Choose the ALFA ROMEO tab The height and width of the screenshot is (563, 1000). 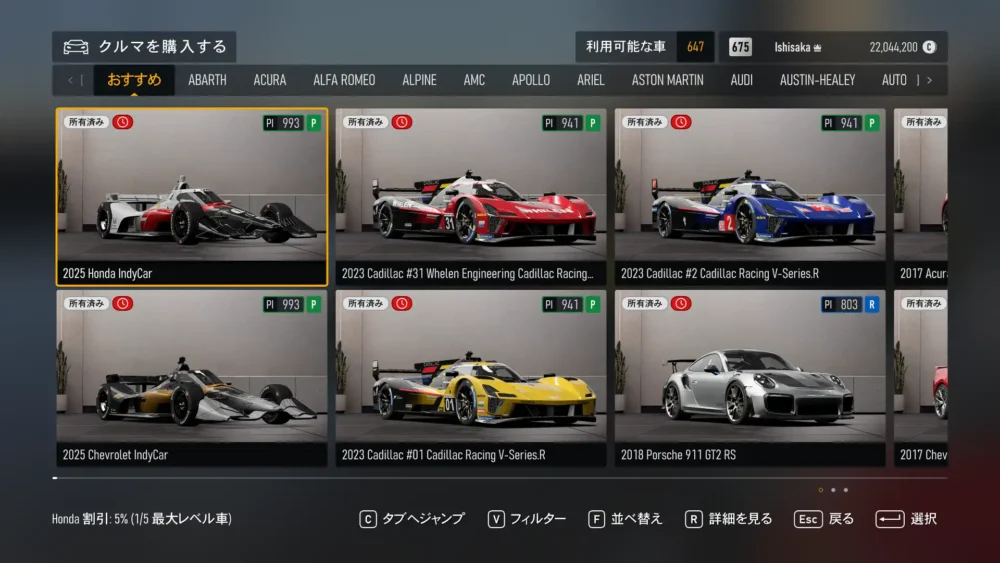[x=344, y=80]
